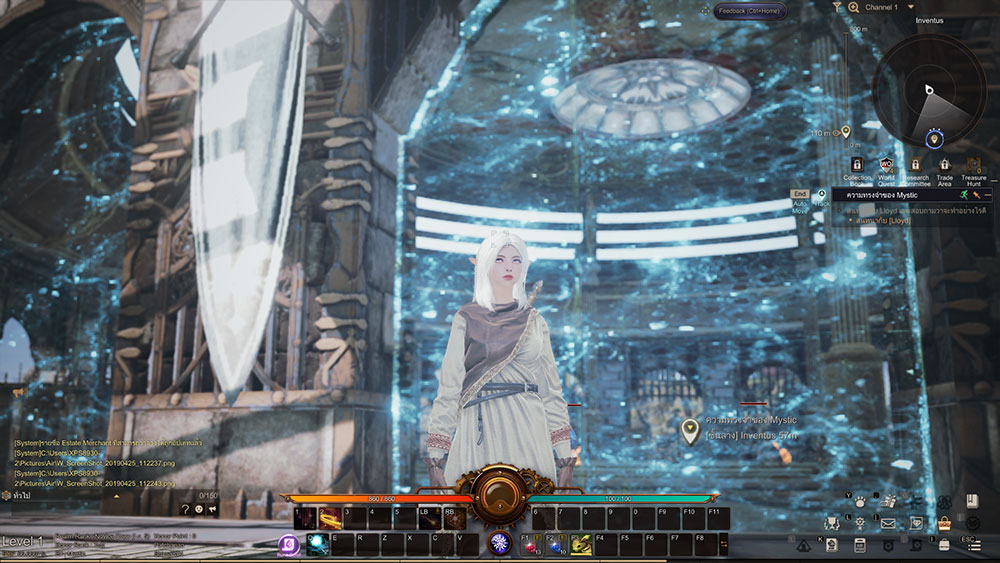
Task: Select the Research Committee icon
Action: click(915, 165)
